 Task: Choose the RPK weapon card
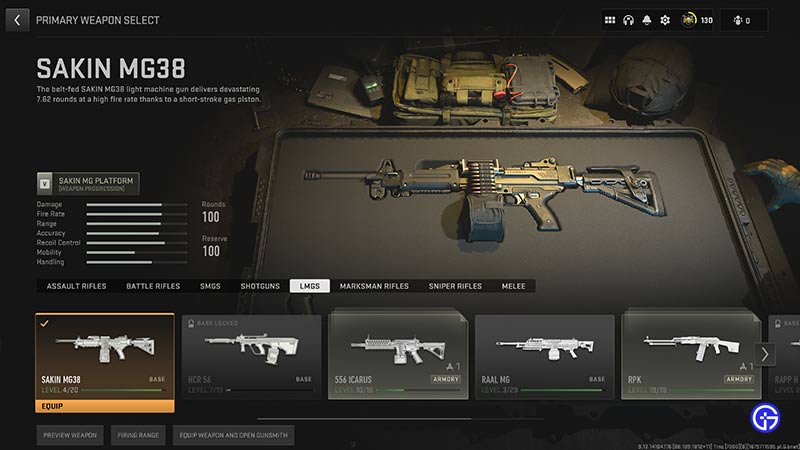click(x=689, y=356)
